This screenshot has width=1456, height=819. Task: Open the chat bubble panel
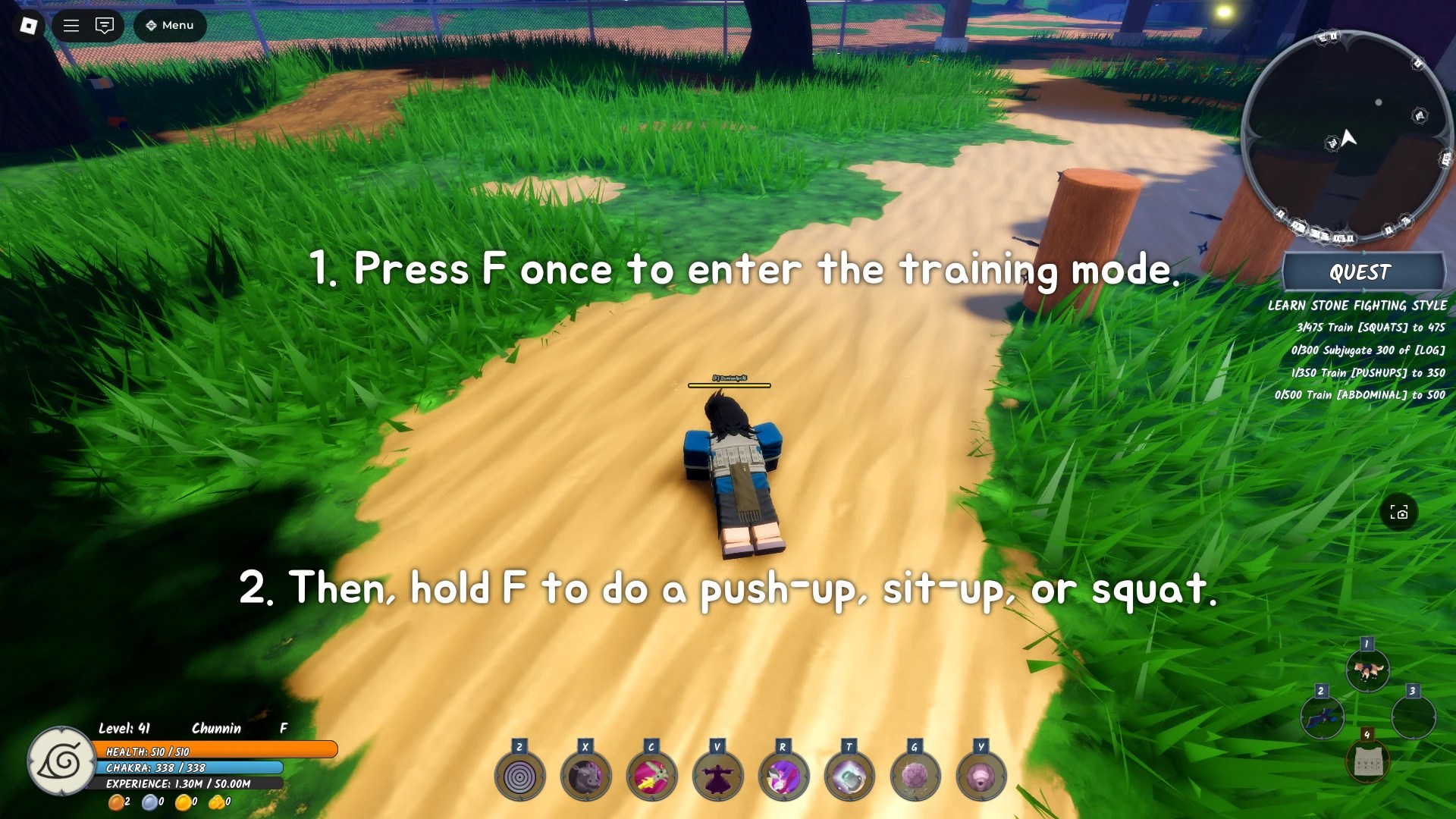pyautogui.click(x=104, y=25)
